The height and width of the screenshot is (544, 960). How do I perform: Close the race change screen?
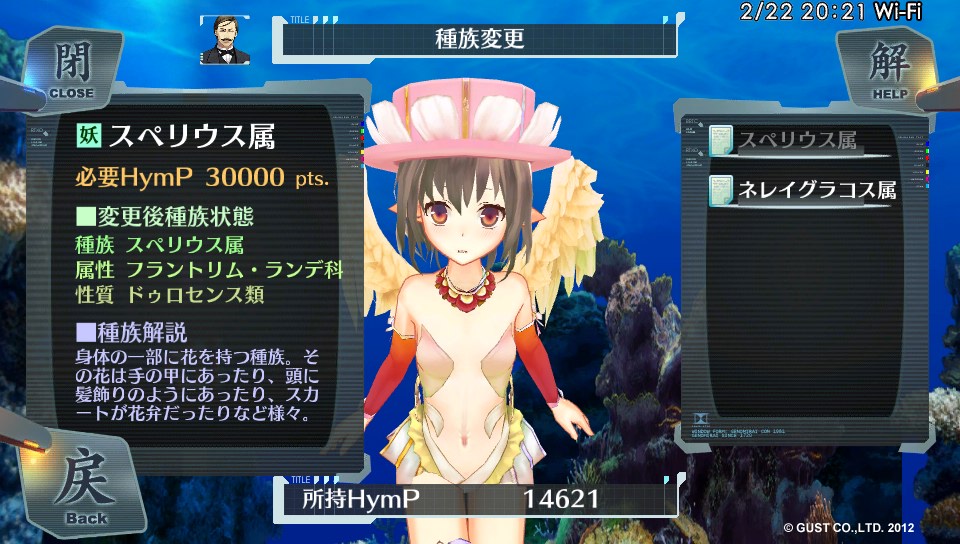(x=70, y=67)
